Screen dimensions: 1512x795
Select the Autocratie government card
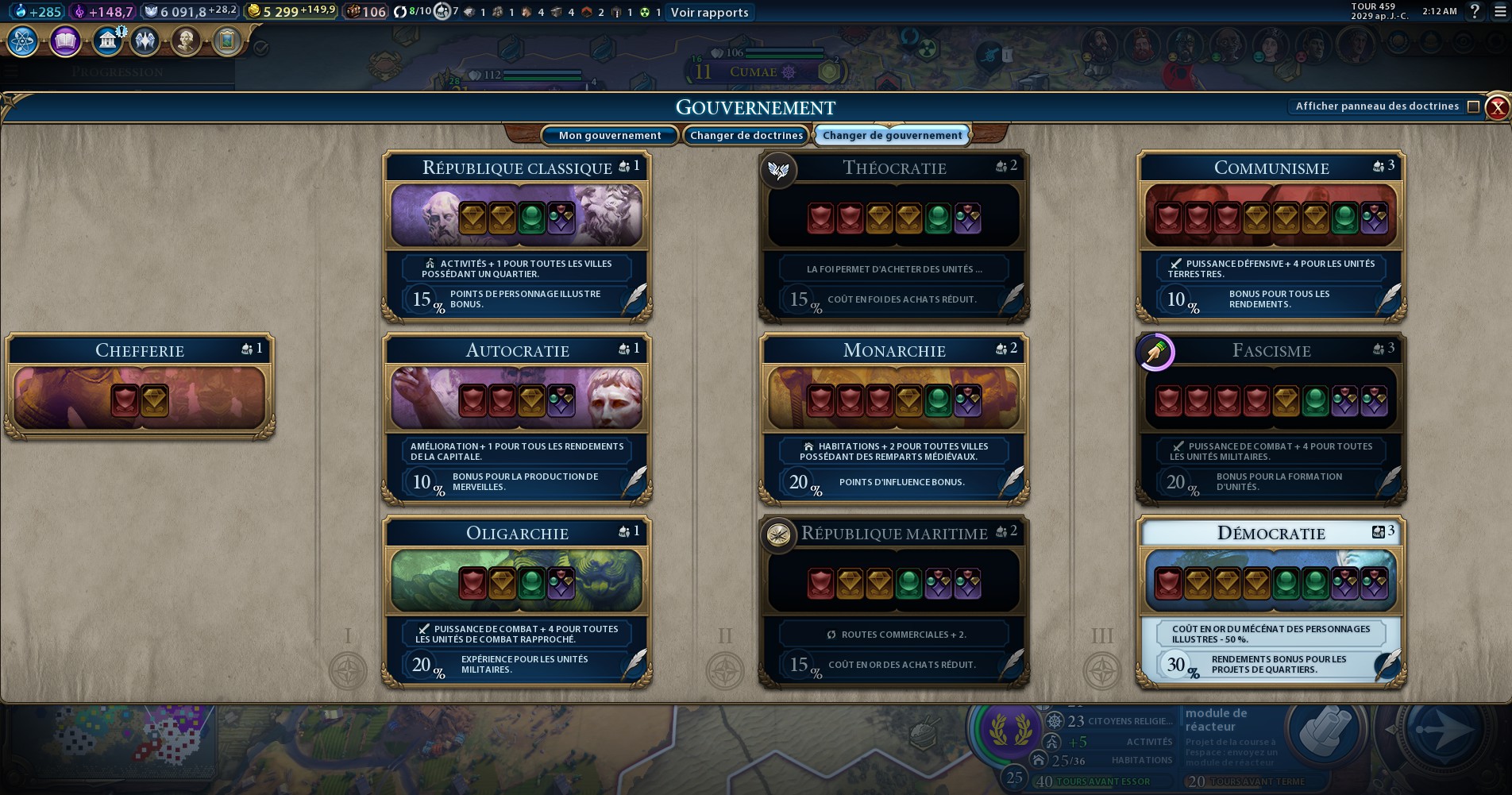(517, 419)
